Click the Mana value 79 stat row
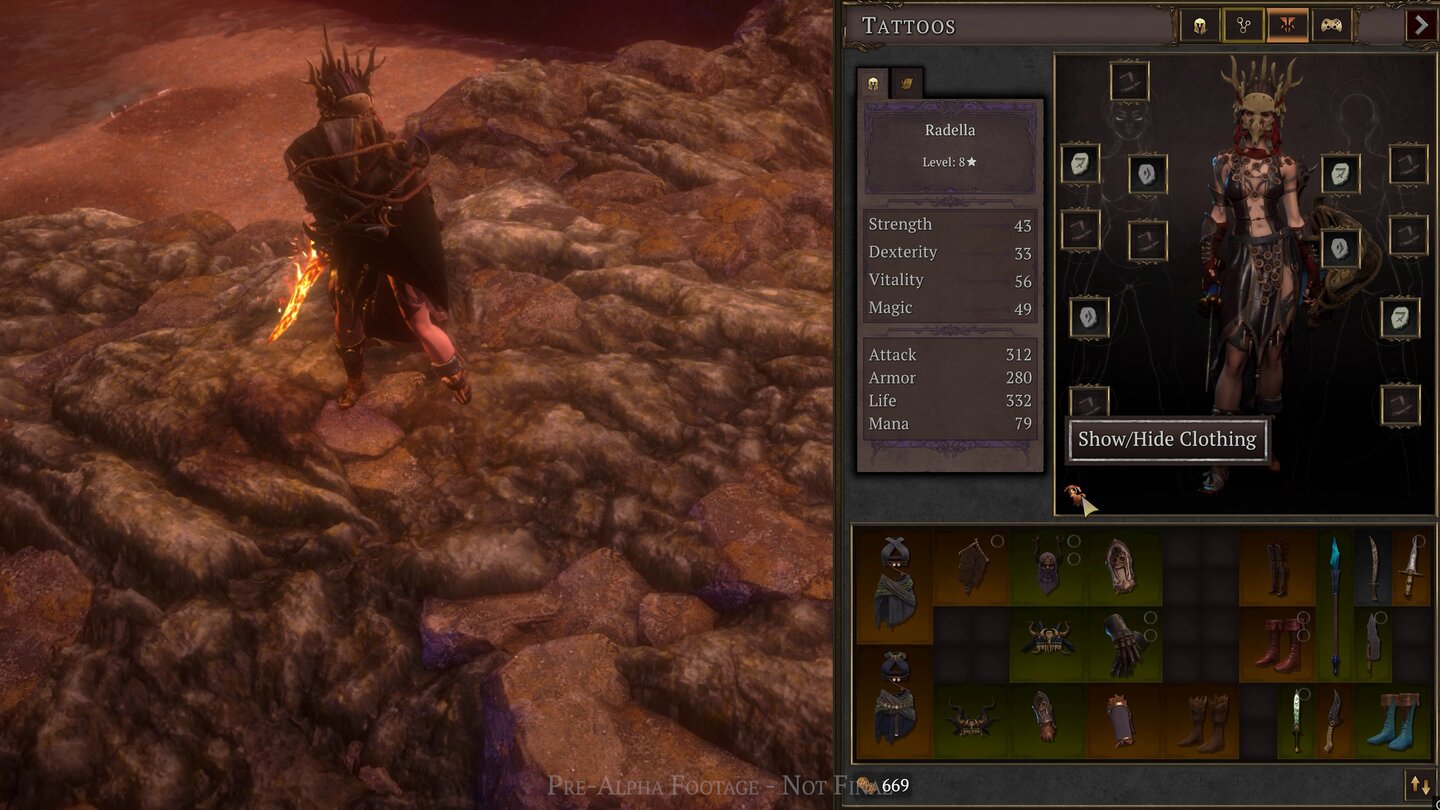 tap(950, 423)
